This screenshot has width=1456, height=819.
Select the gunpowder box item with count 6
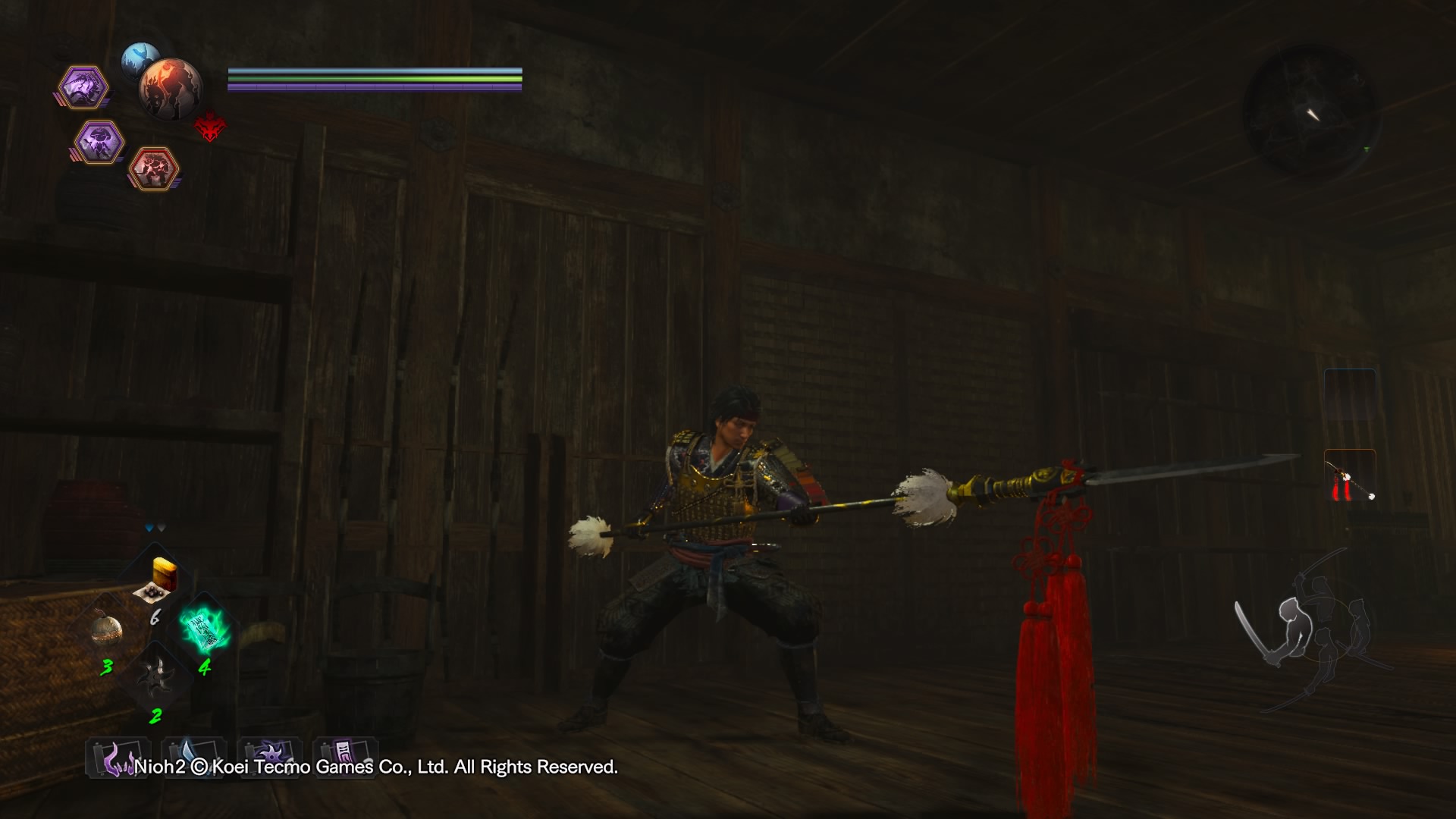[x=161, y=580]
